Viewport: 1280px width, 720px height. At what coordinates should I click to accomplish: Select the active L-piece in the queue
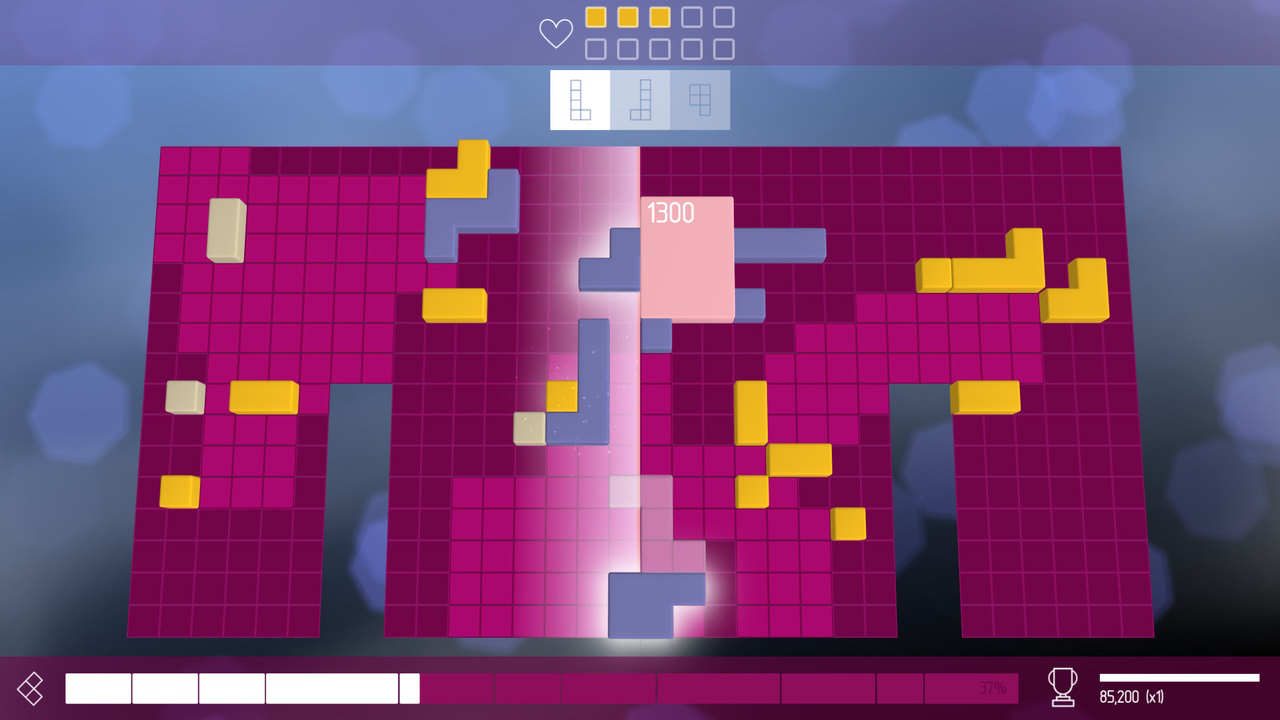tap(580, 100)
